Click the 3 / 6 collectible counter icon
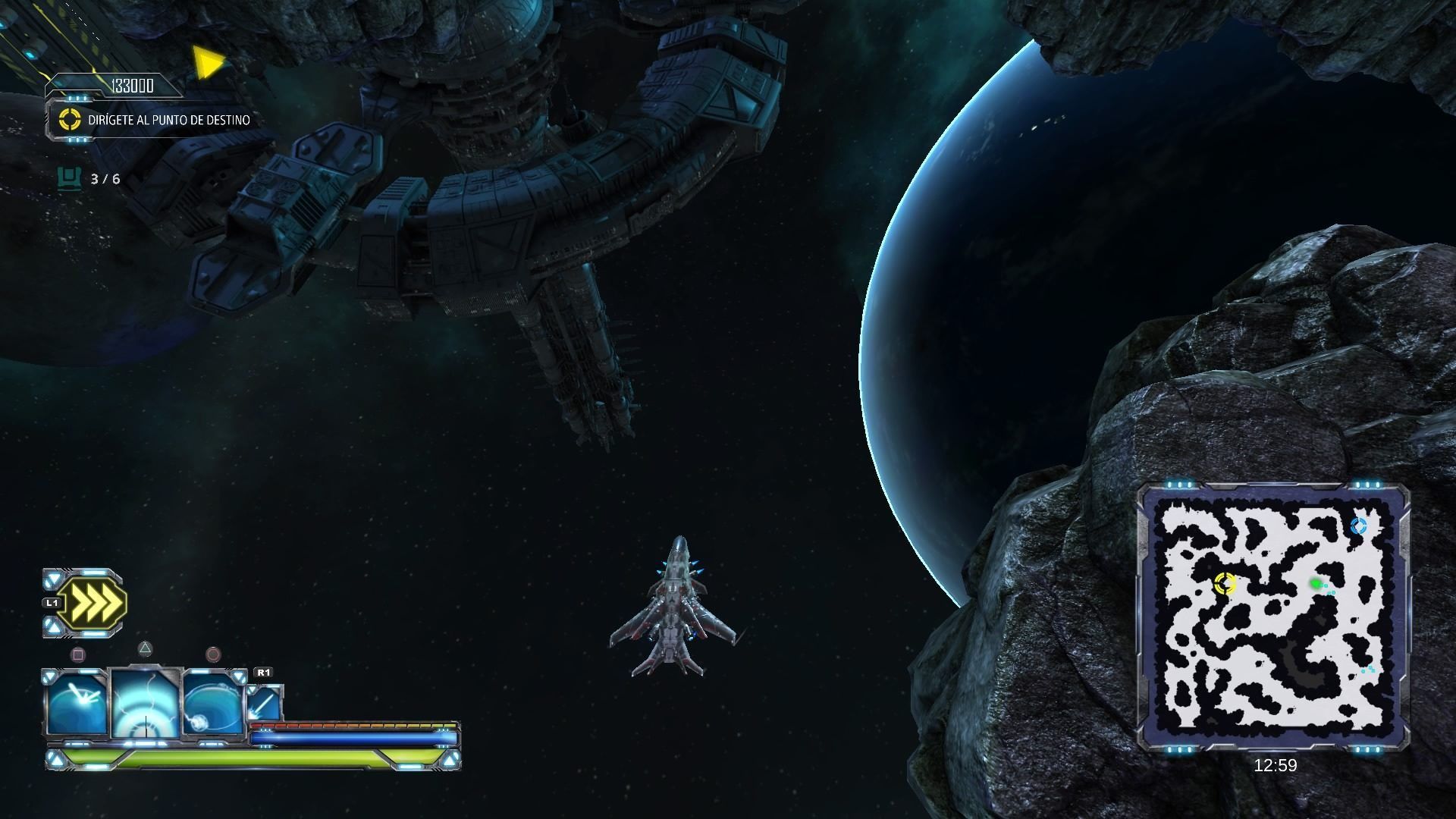 click(x=69, y=179)
